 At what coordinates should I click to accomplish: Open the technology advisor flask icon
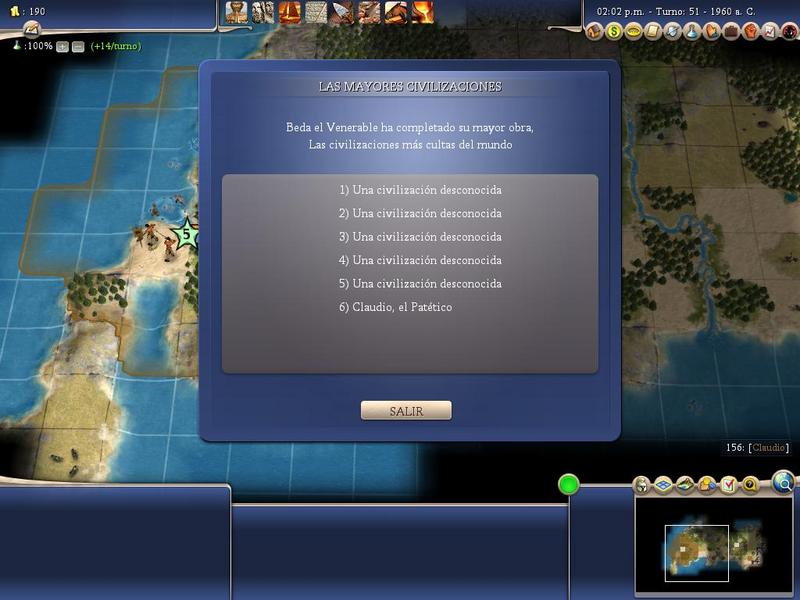pyautogui.click(x=692, y=32)
